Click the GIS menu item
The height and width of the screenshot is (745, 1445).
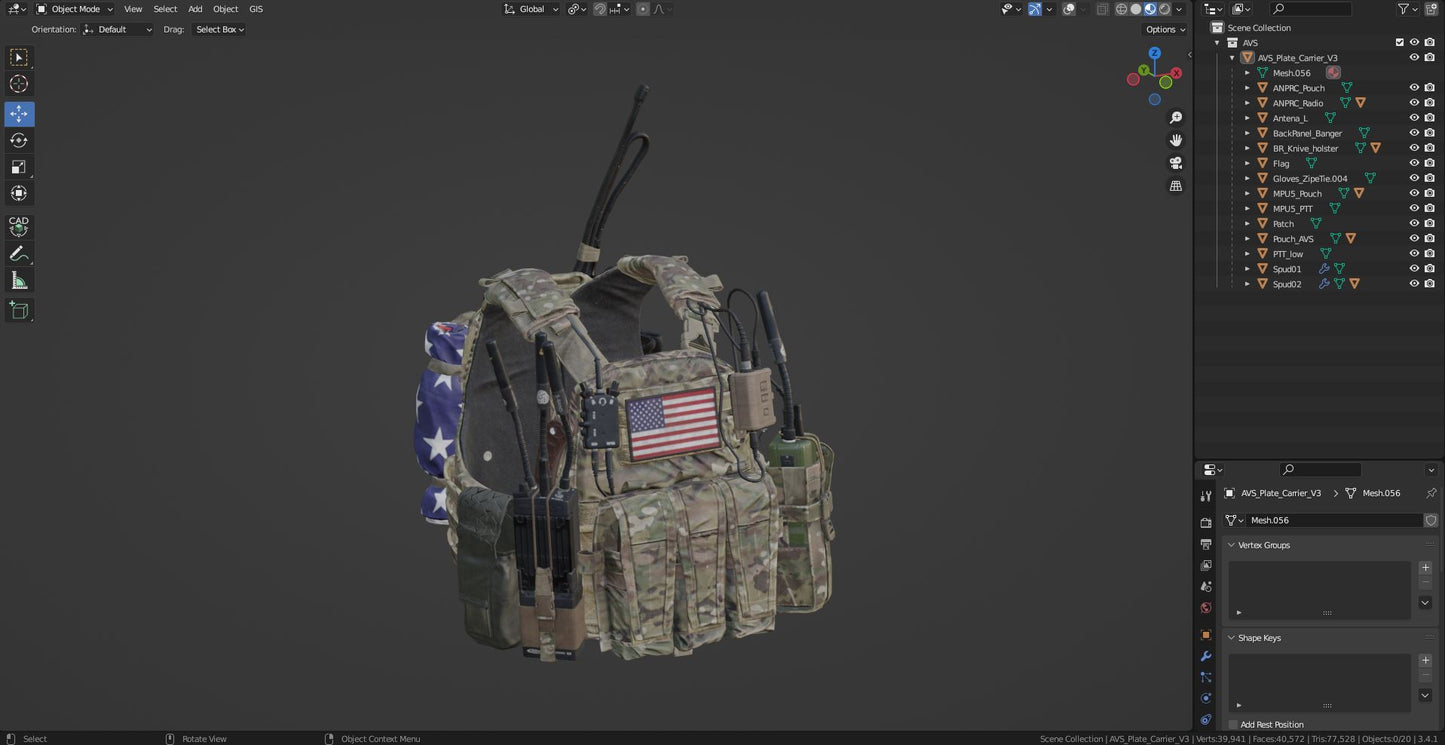[x=256, y=9]
